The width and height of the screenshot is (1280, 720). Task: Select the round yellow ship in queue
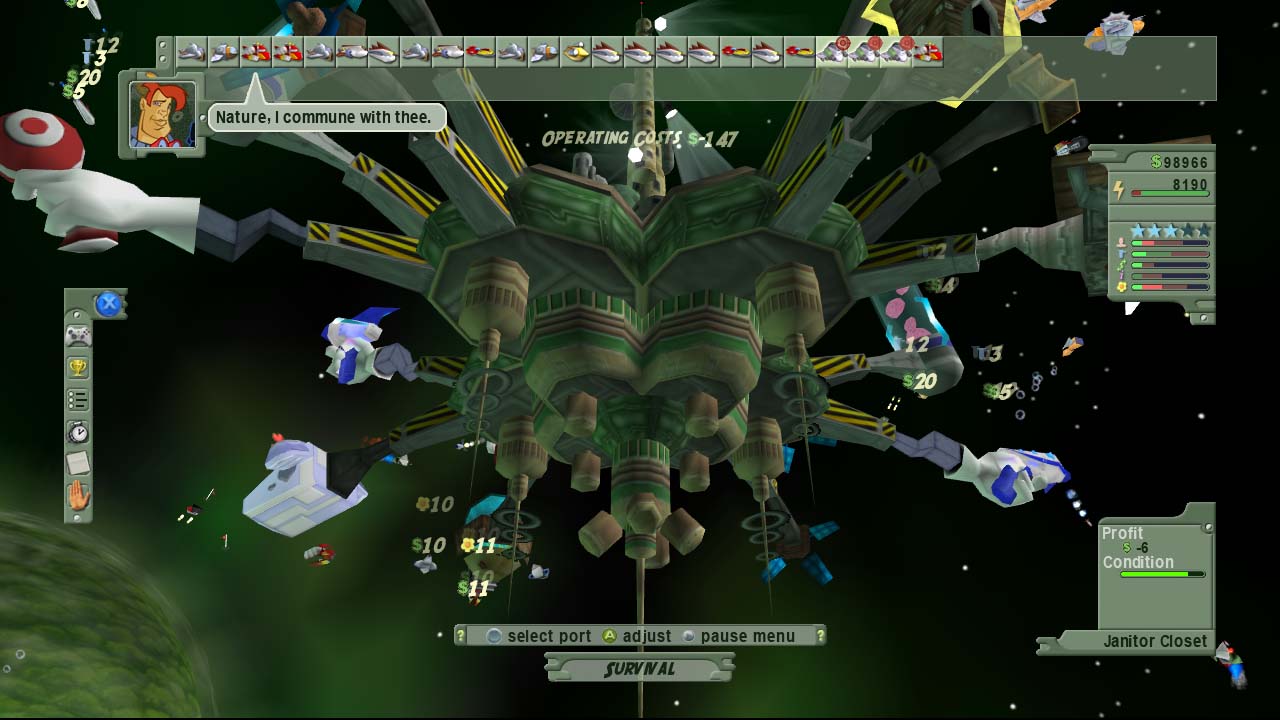click(575, 52)
